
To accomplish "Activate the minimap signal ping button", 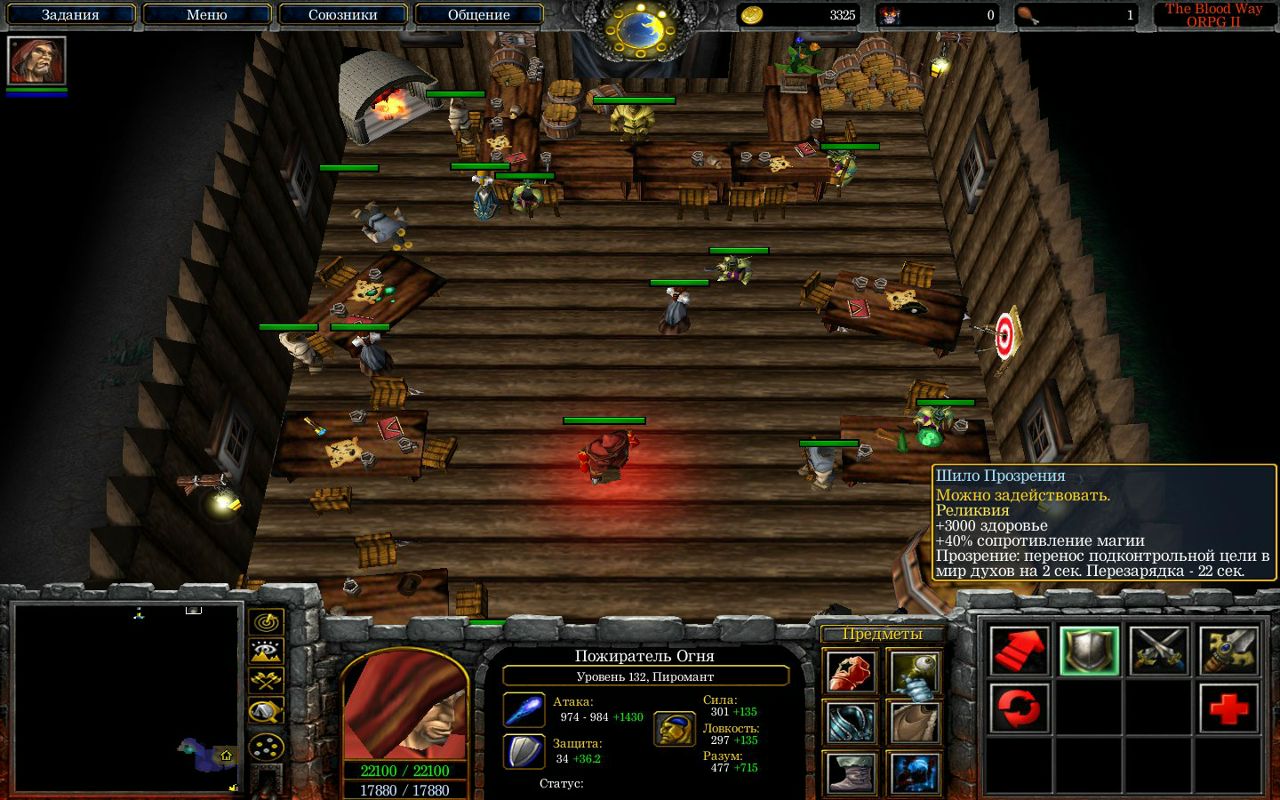I will pyautogui.click(x=266, y=622).
